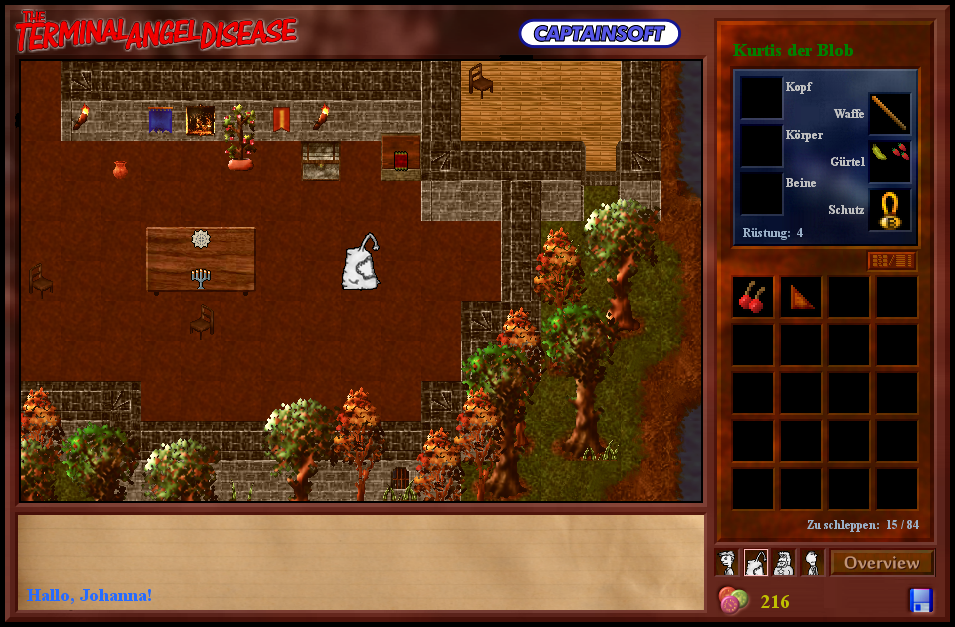This screenshot has height=627, width=955.
Task: Click the Gürtel slot with banana and berries
Action: 889,160
